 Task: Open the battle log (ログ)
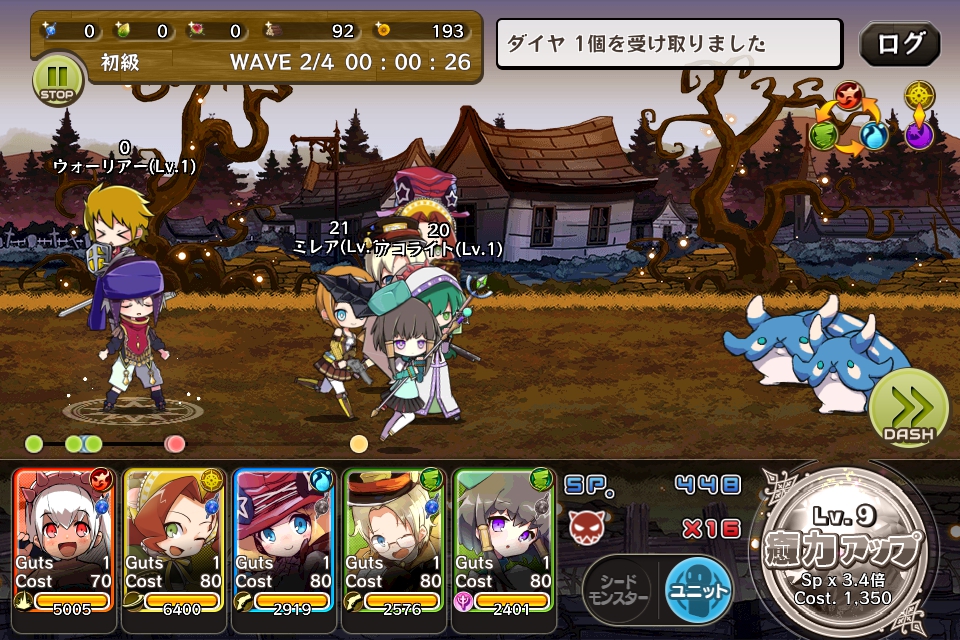coord(899,44)
